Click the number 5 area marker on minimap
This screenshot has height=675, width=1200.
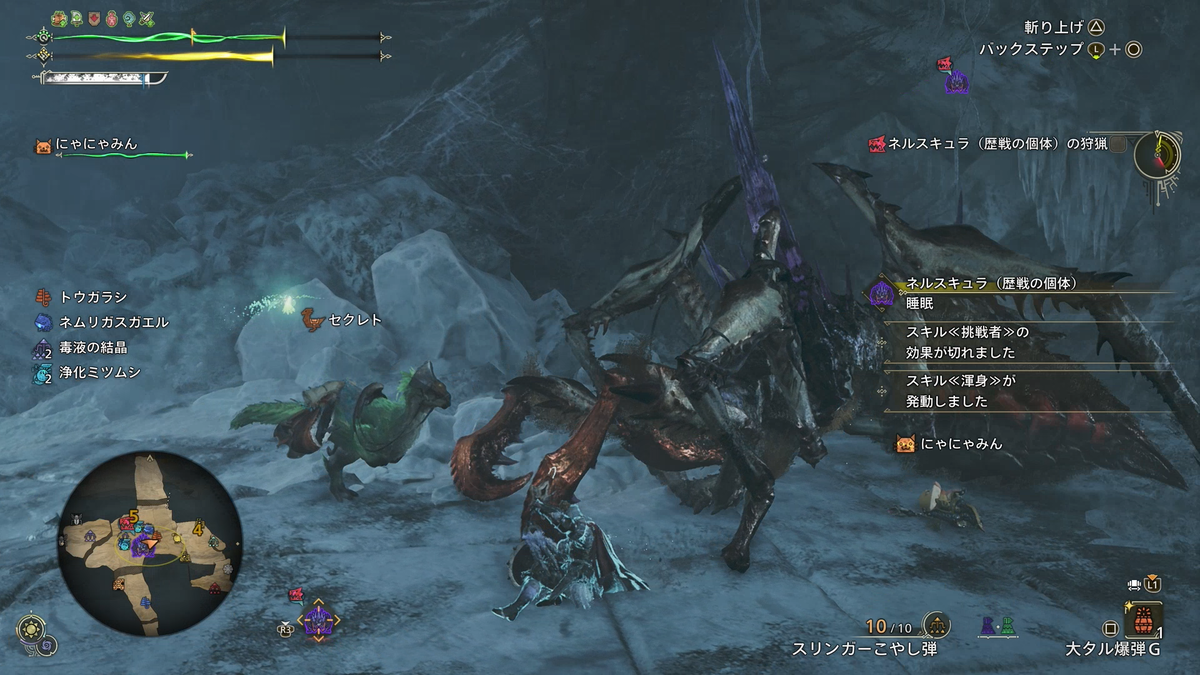(x=132, y=518)
